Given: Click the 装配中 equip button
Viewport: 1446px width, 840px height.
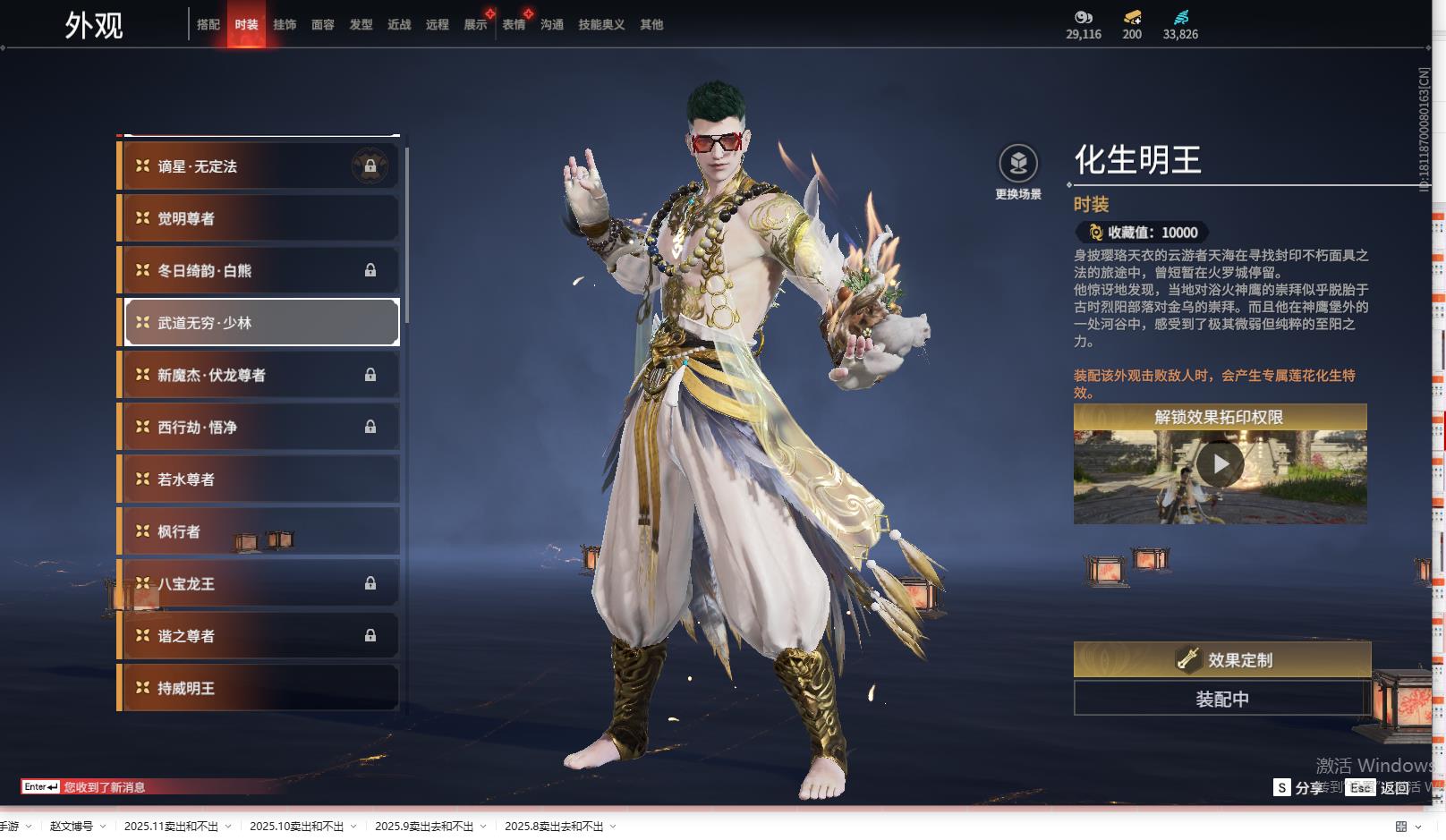Looking at the screenshot, I should [x=1221, y=699].
